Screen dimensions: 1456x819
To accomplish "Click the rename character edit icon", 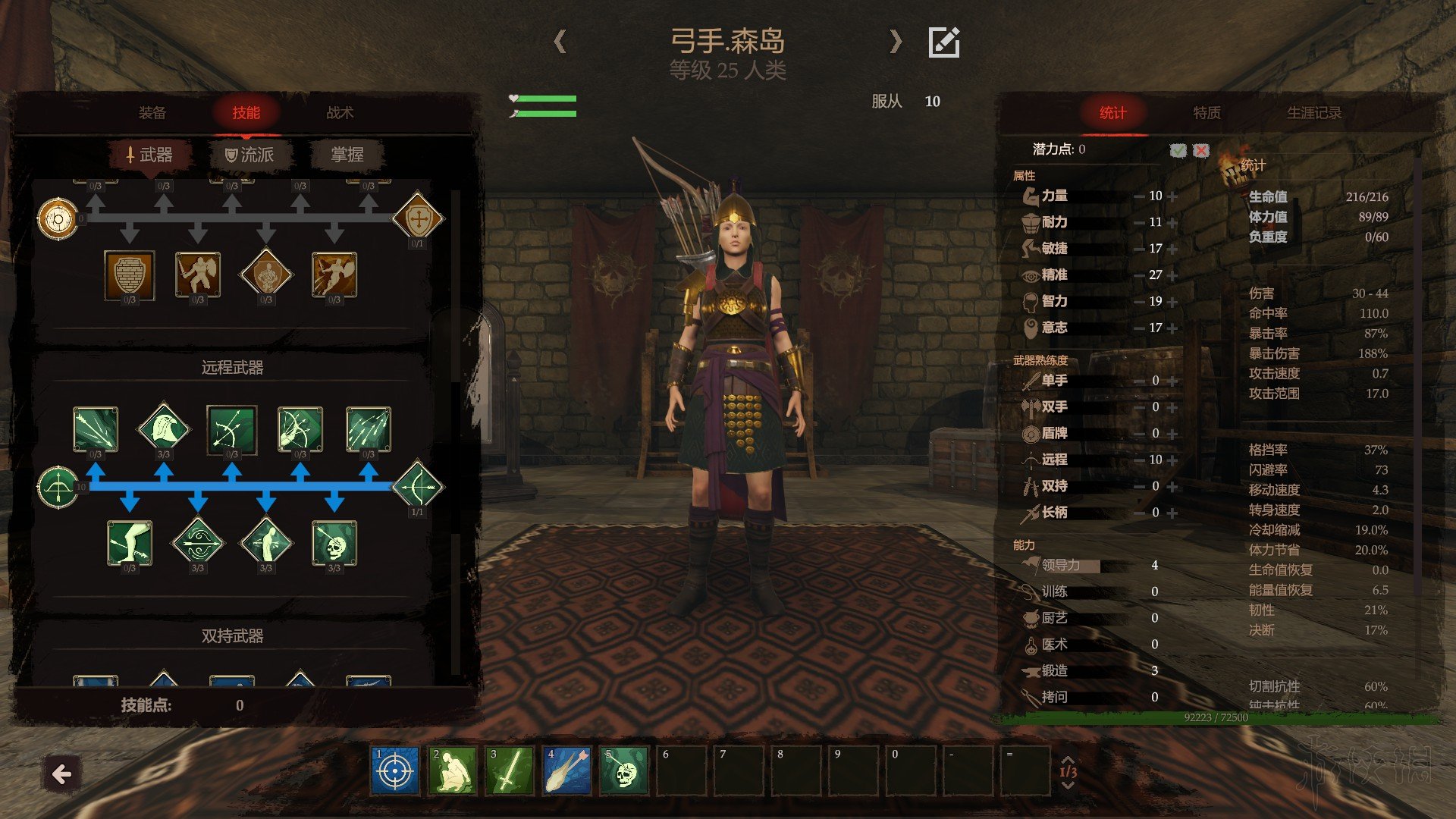I will (x=944, y=42).
